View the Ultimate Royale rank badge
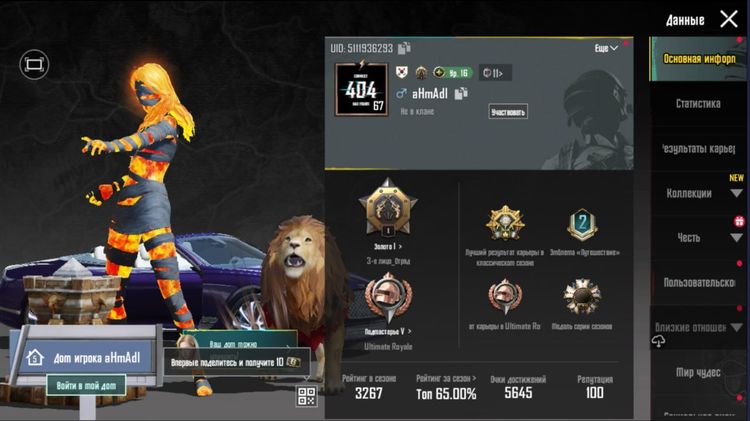 [387, 296]
